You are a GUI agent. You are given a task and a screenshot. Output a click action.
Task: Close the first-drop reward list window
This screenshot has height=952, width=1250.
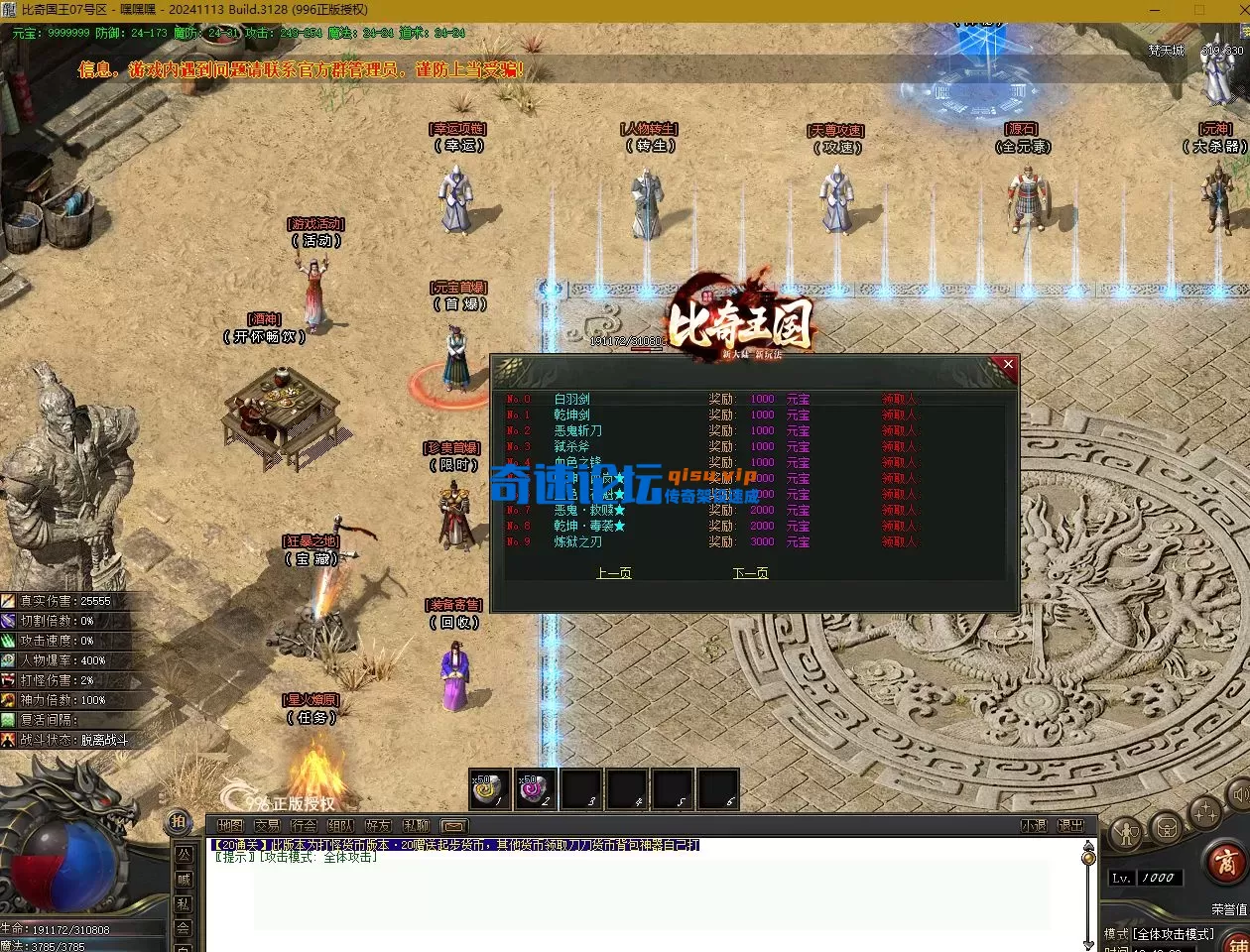(1008, 365)
